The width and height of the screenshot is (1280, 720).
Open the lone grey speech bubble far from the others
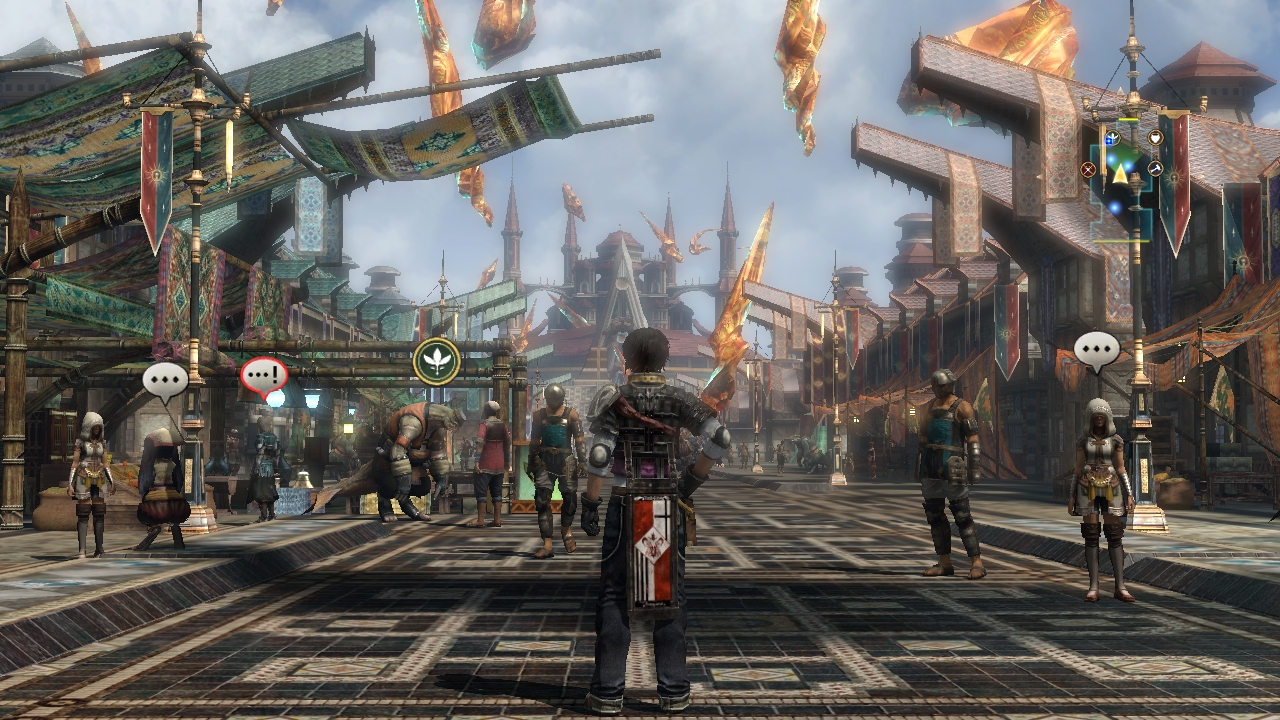[1097, 349]
